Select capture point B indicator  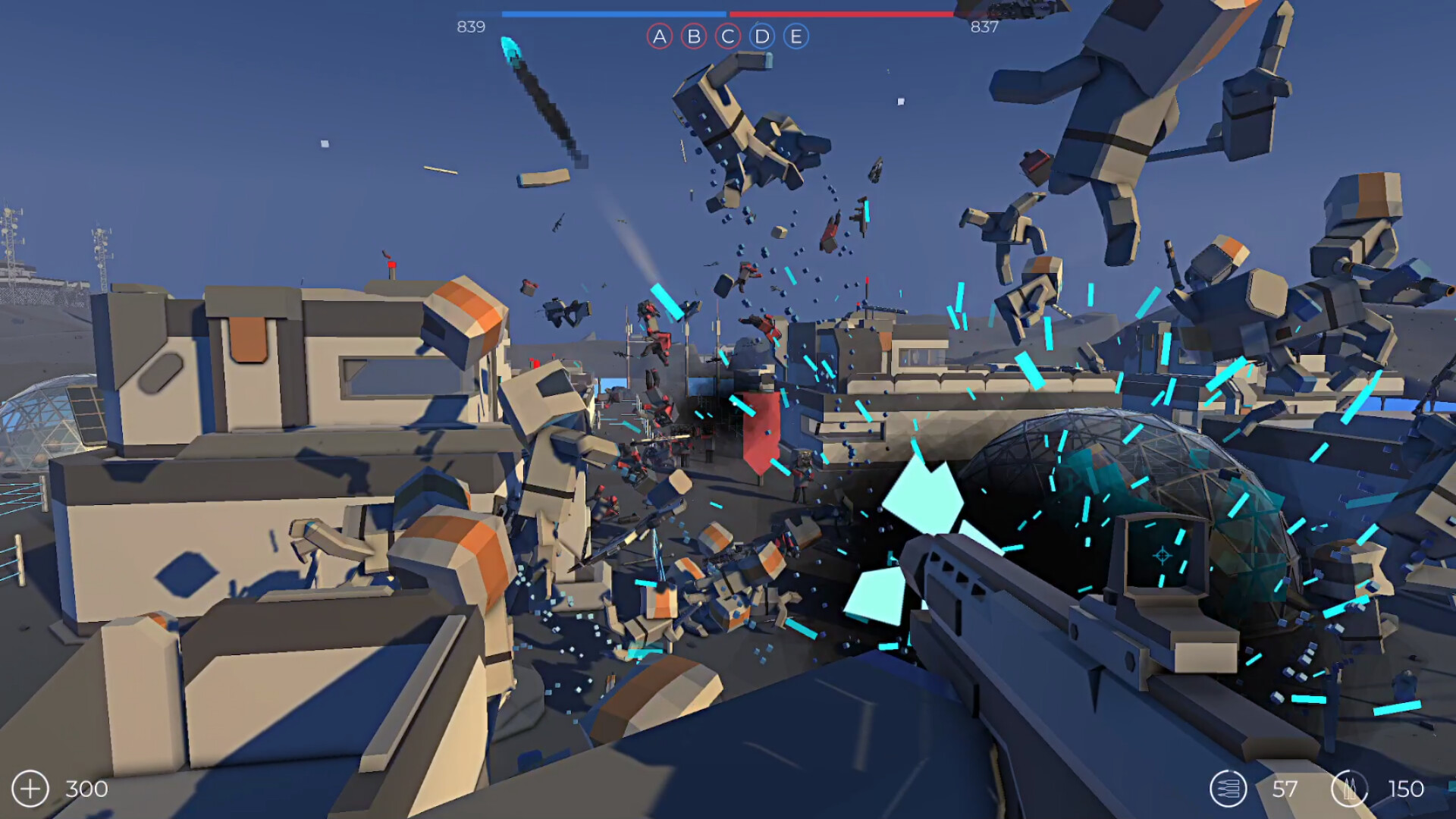click(x=692, y=35)
